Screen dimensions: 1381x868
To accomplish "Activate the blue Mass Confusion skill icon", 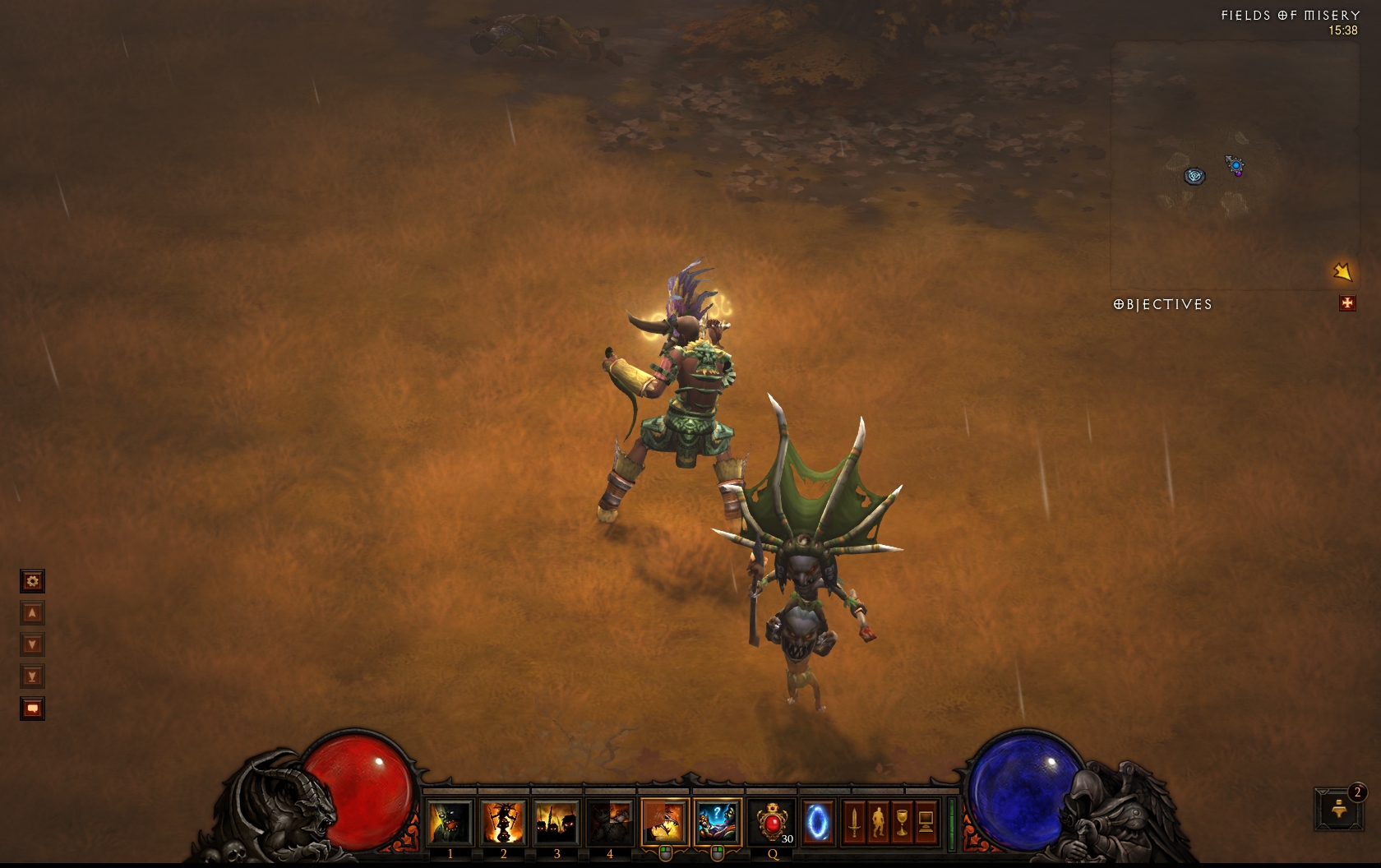I will point(717,822).
